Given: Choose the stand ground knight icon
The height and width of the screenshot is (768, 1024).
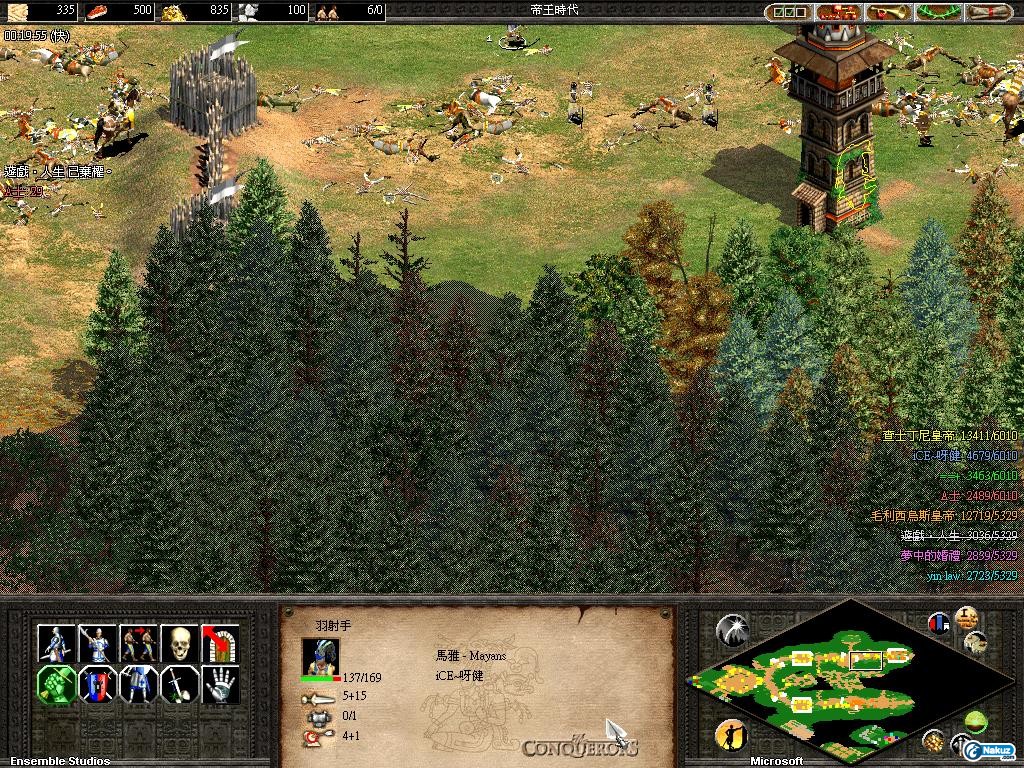Looking at the screenshot, I should (x=138, y=685).
